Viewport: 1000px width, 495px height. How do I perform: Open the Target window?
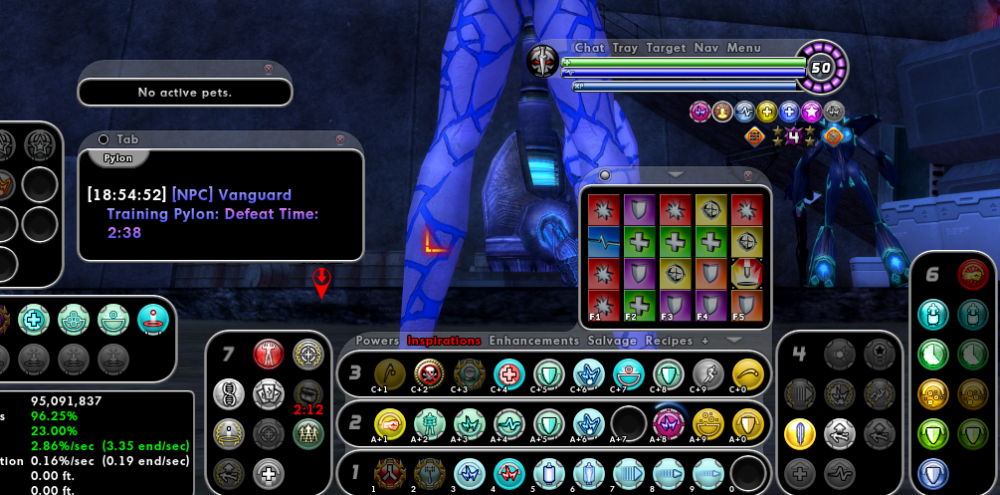click(666, 47)
